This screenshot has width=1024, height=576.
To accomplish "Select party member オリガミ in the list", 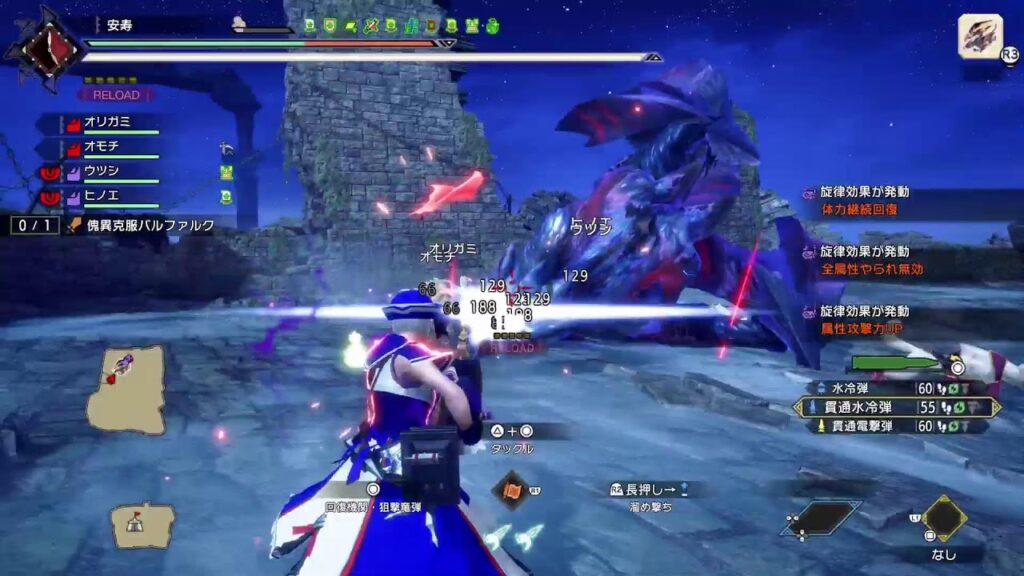I will pyautogui.click(x=112, y=122).
